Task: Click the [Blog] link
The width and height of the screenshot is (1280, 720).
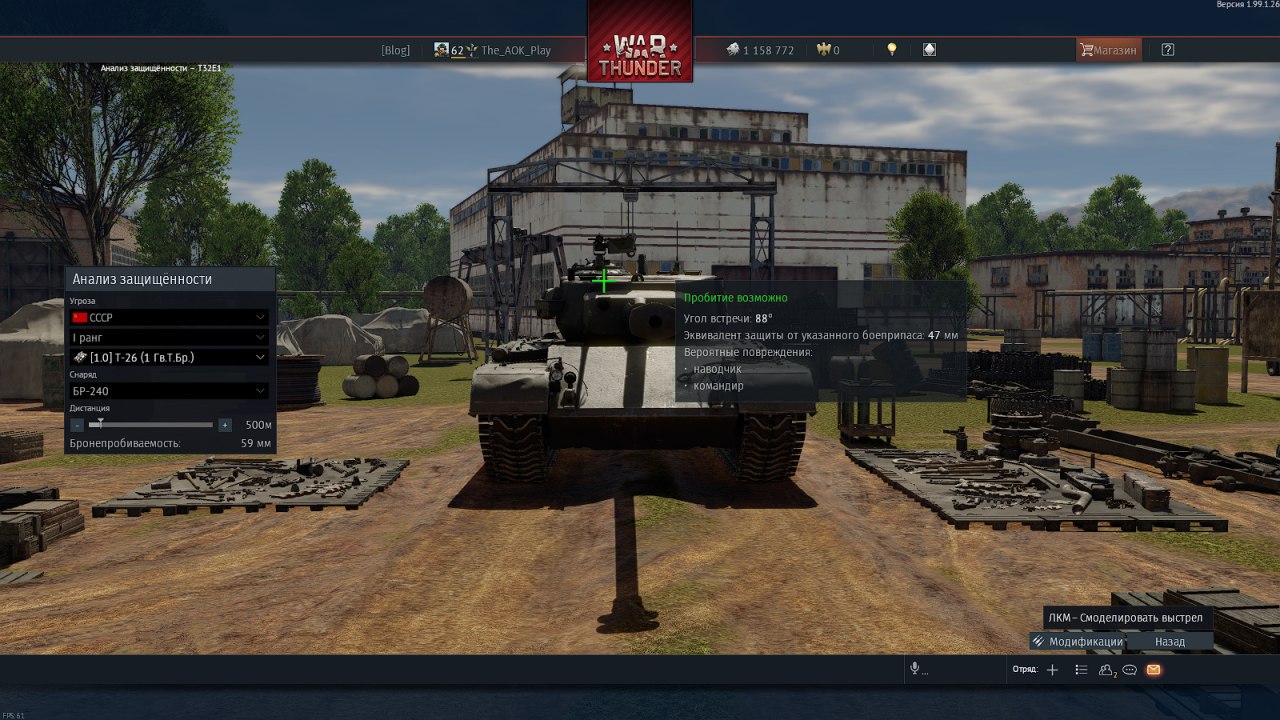Action: 395,50
